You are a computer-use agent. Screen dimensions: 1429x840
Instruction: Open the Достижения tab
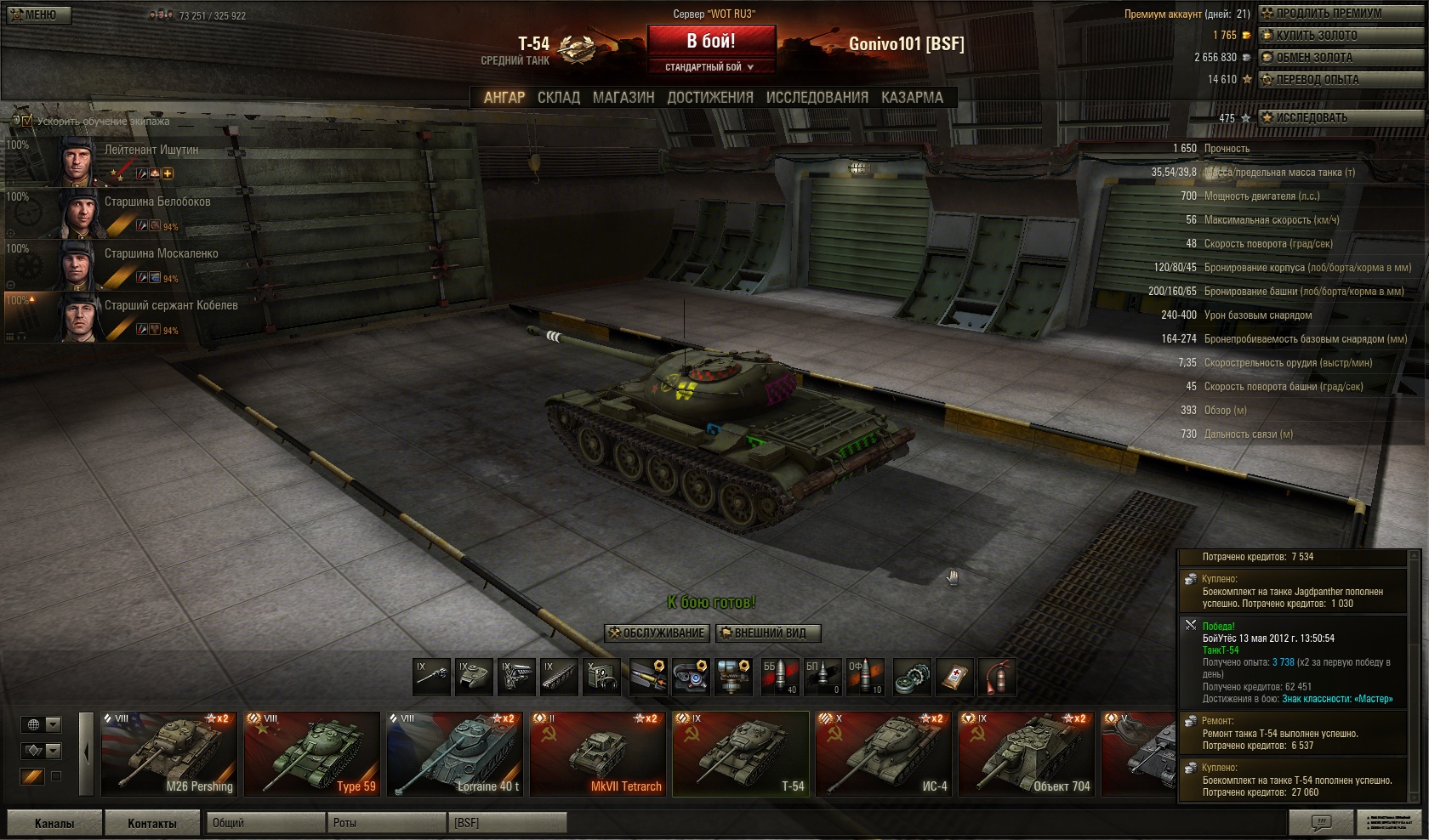coord(710,98)
